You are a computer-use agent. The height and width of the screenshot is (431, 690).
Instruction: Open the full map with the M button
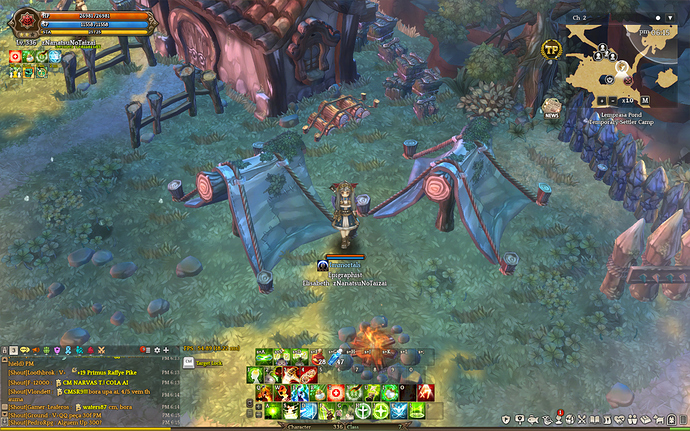646,101
